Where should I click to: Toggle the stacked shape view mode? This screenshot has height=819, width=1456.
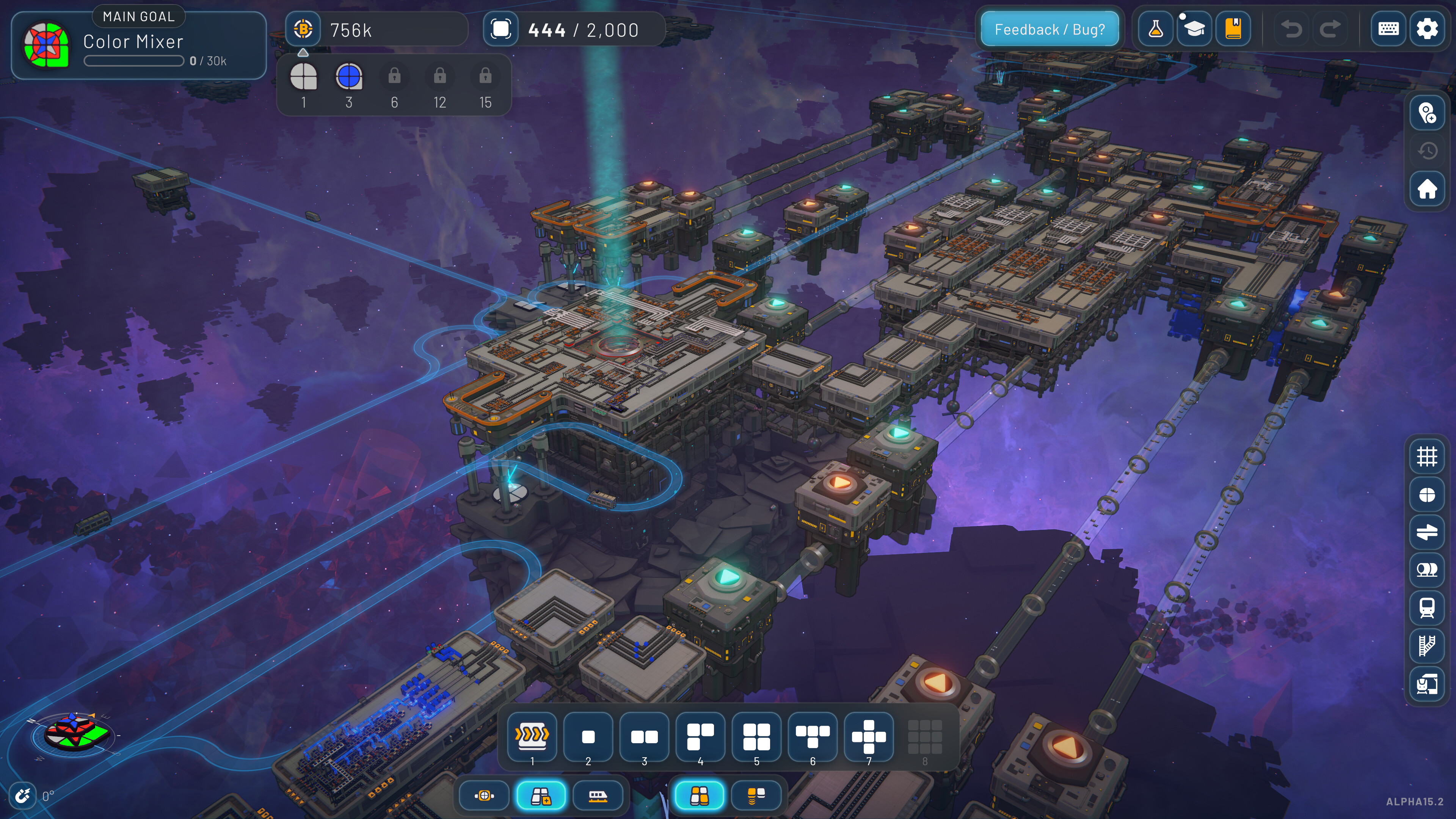point(757,796)
